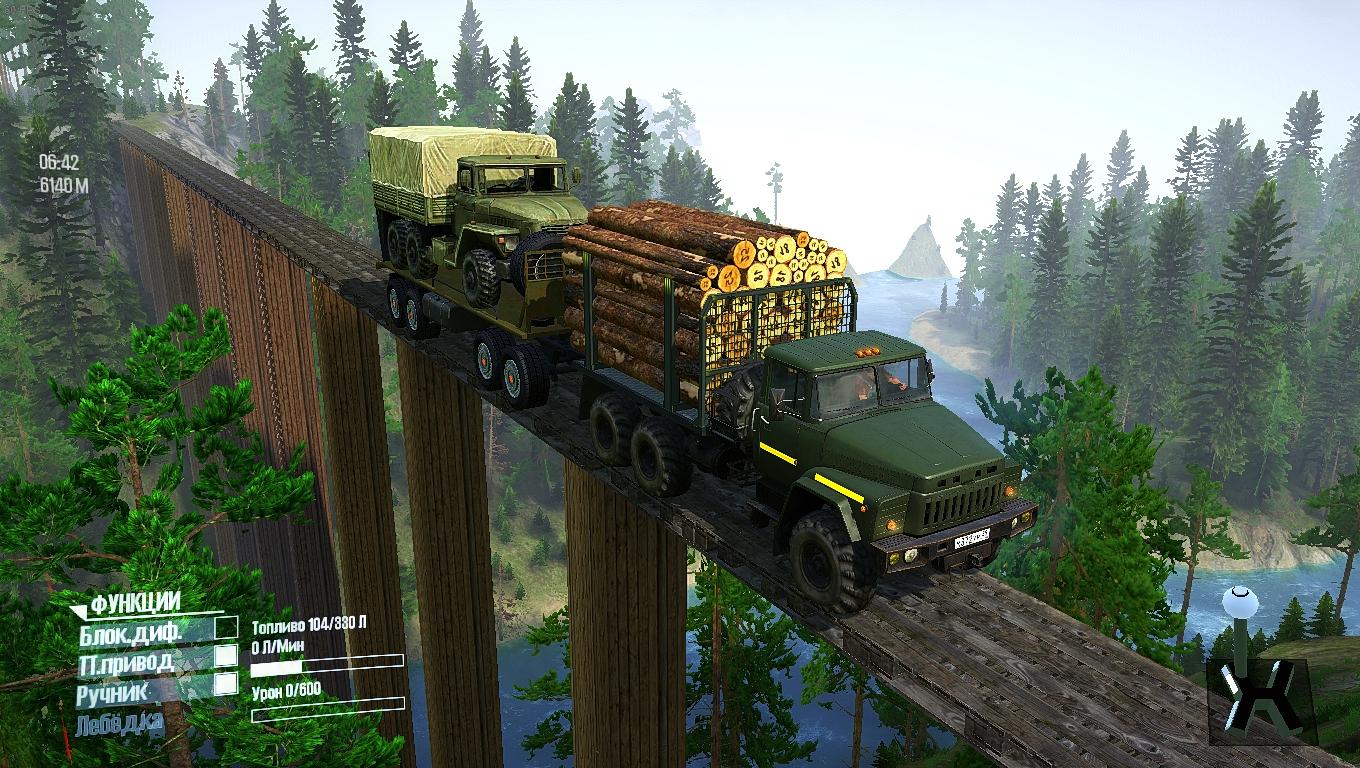Viewport: 1360px width, 768px height.
Task: Toggle the Ручник handbrake checkbox
Action: coord(227,683)
